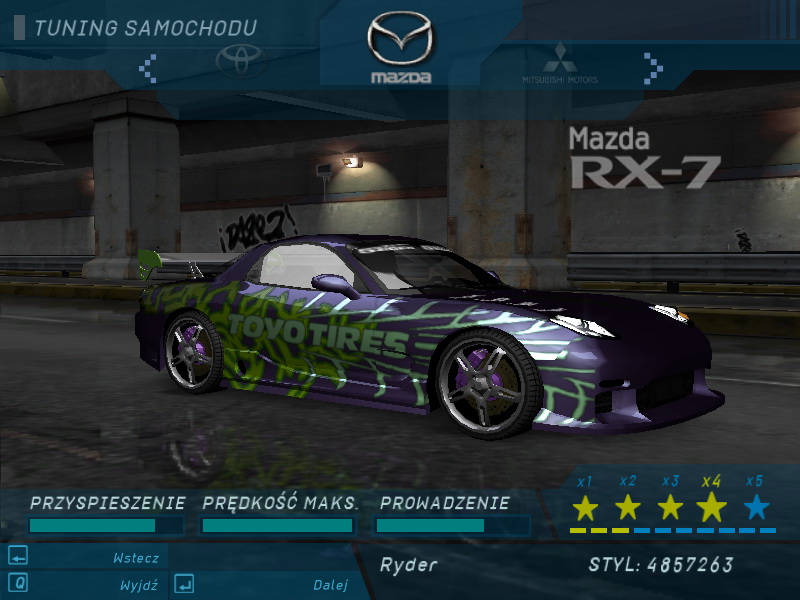Choose the Mitsubishi Motors brand logo

click(x=559, y=63)
